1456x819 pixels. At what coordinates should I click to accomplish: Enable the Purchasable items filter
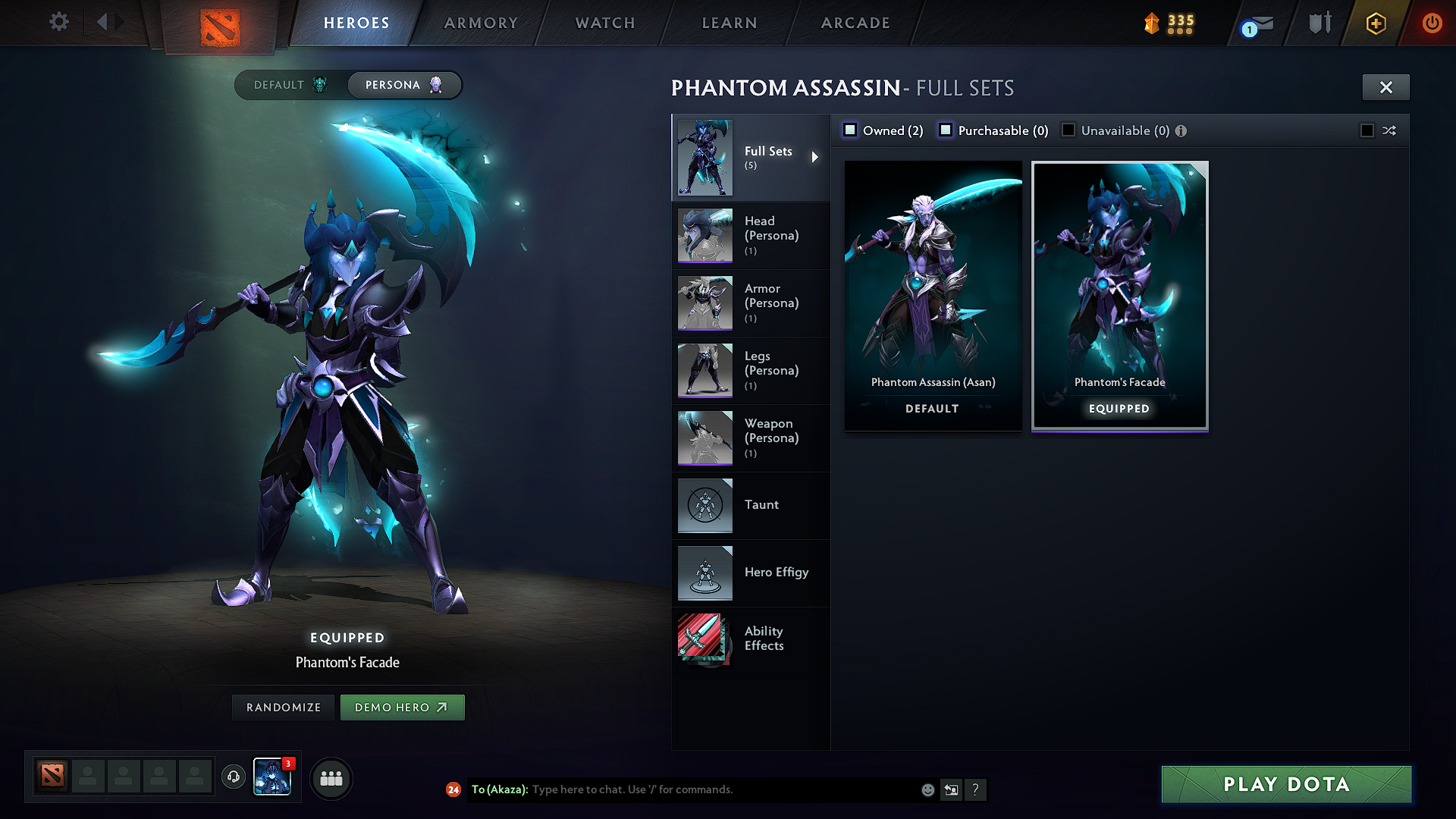[946, 130]
